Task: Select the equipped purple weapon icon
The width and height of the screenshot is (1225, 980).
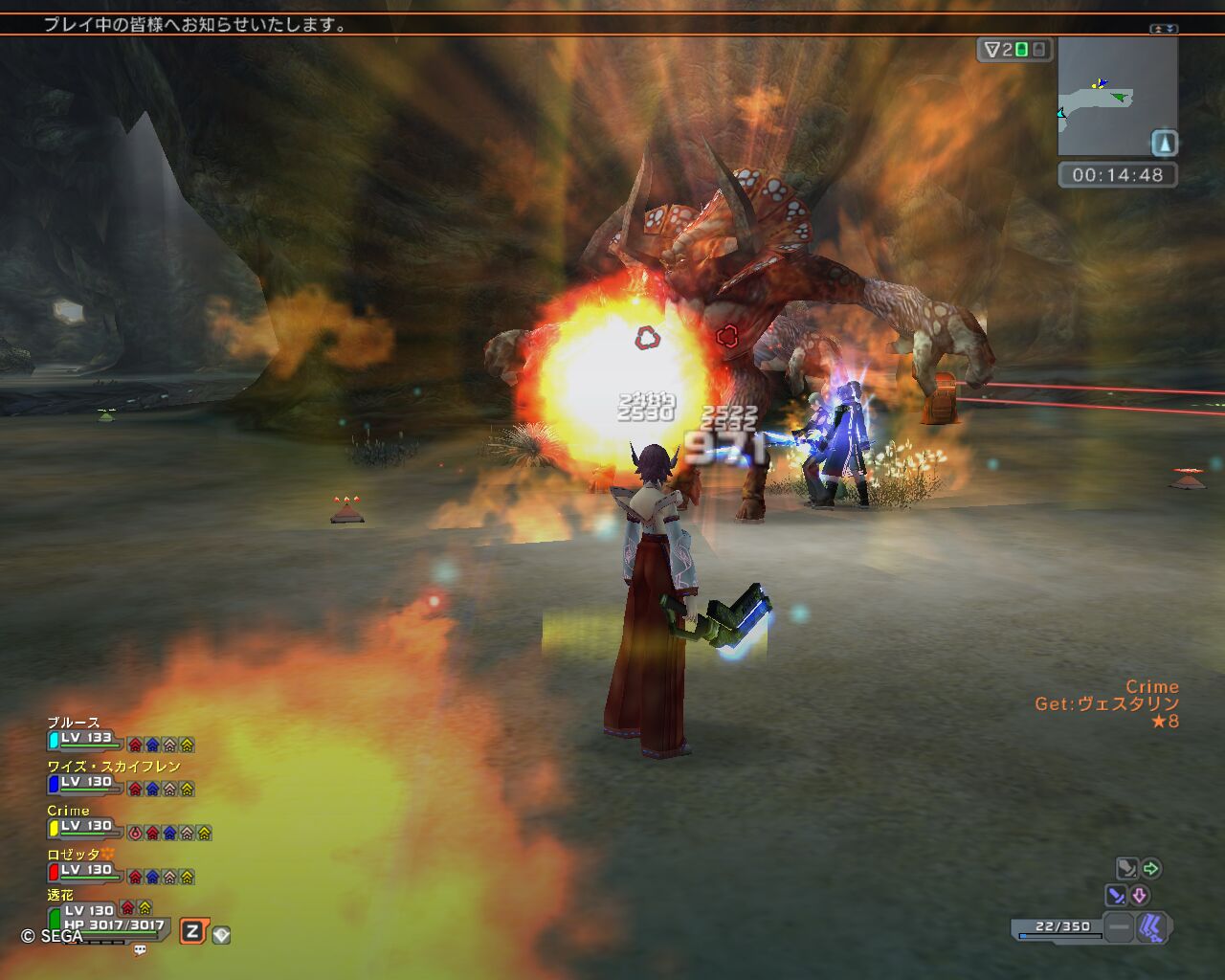Action: pos(1151,926)
